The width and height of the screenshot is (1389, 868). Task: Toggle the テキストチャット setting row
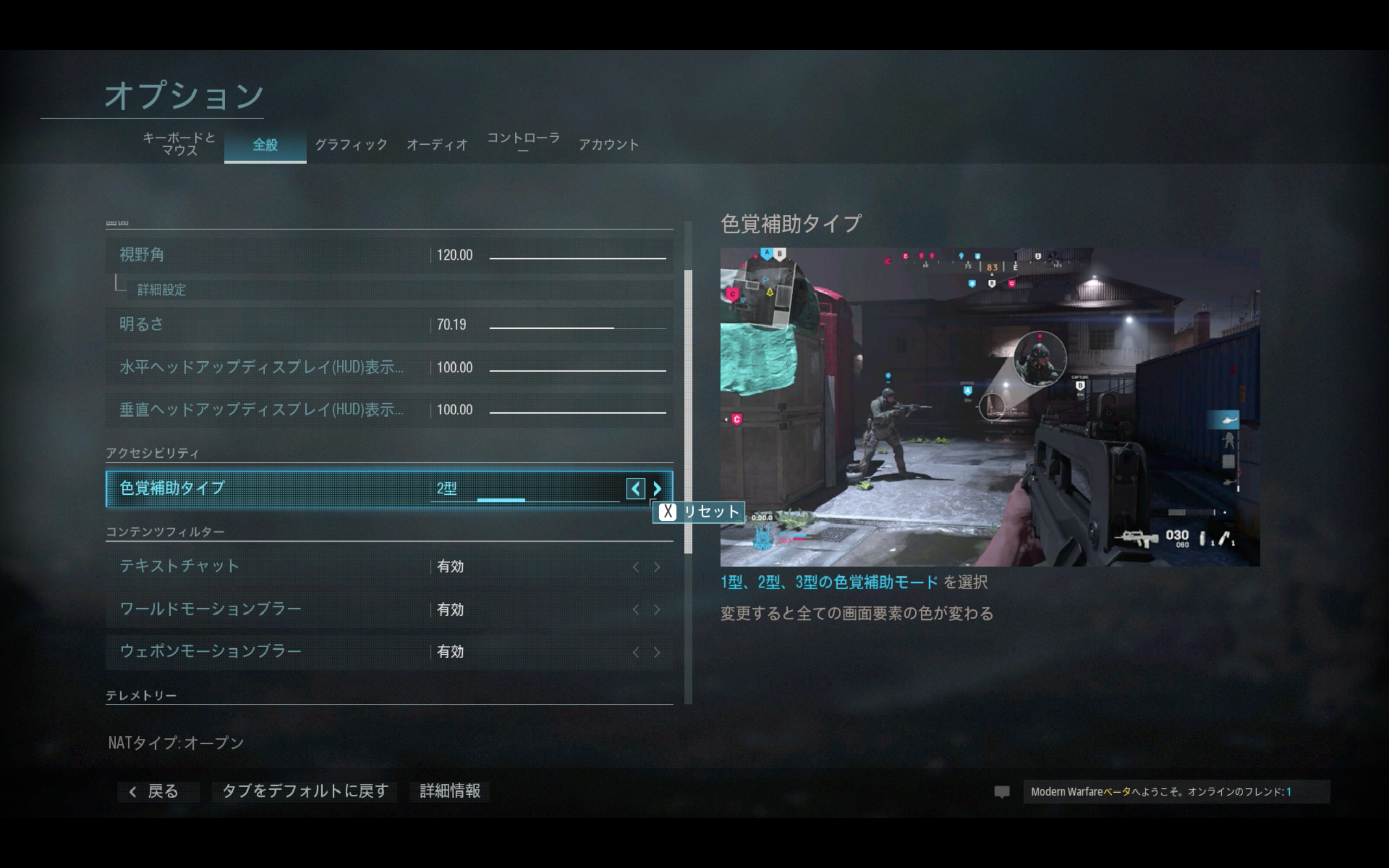(x=389, y=566)
